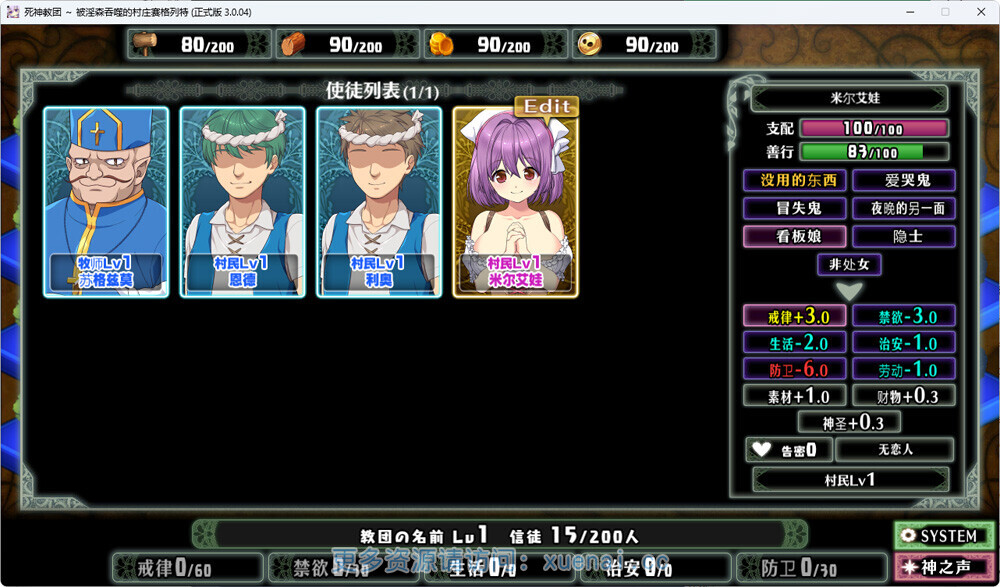Click the 无恋人 lover status box
Screen dimensions: 1000x587
click(894, 450)
